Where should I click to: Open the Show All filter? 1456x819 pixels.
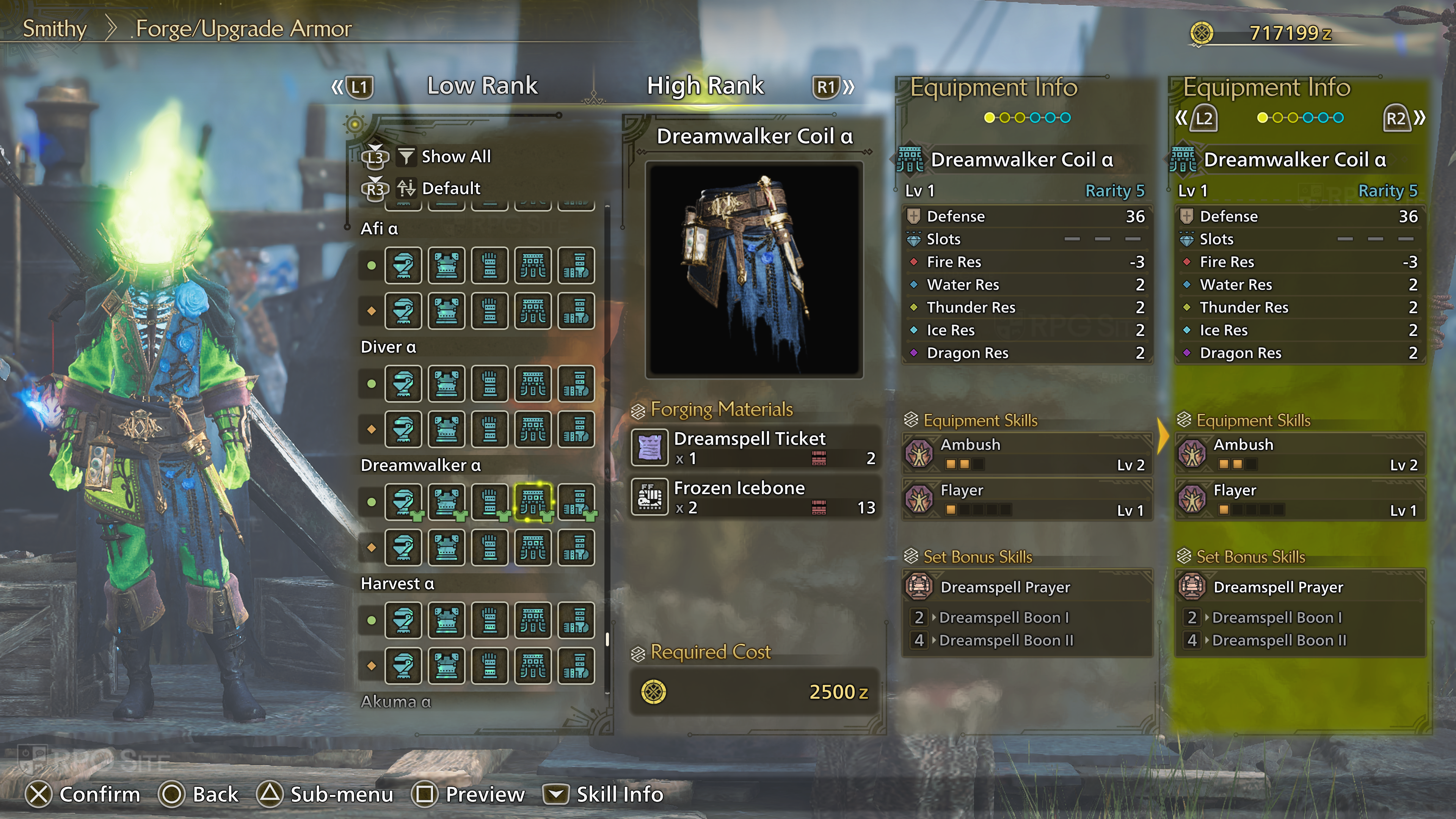pyautogui.click(x=455, y=157)
